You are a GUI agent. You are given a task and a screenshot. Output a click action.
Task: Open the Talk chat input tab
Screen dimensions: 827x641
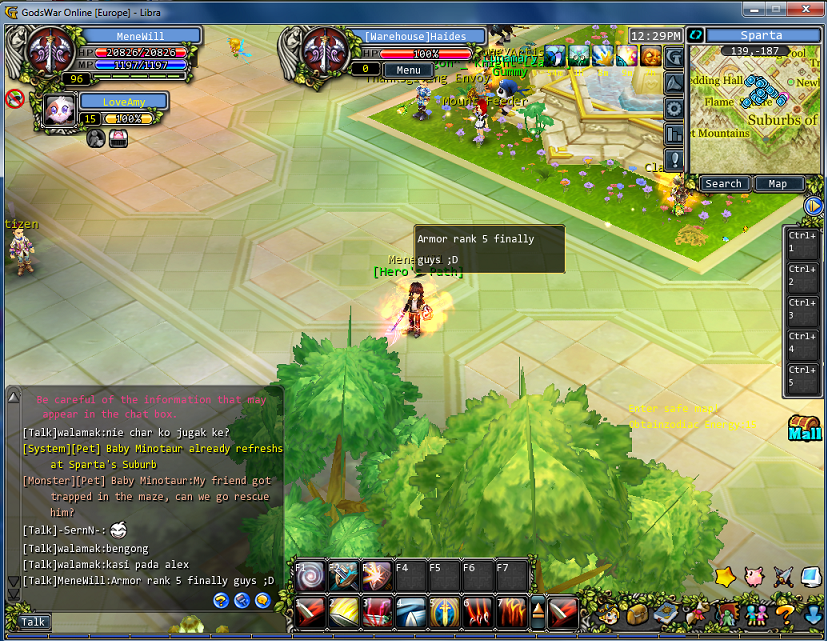(x=33, y=622)
